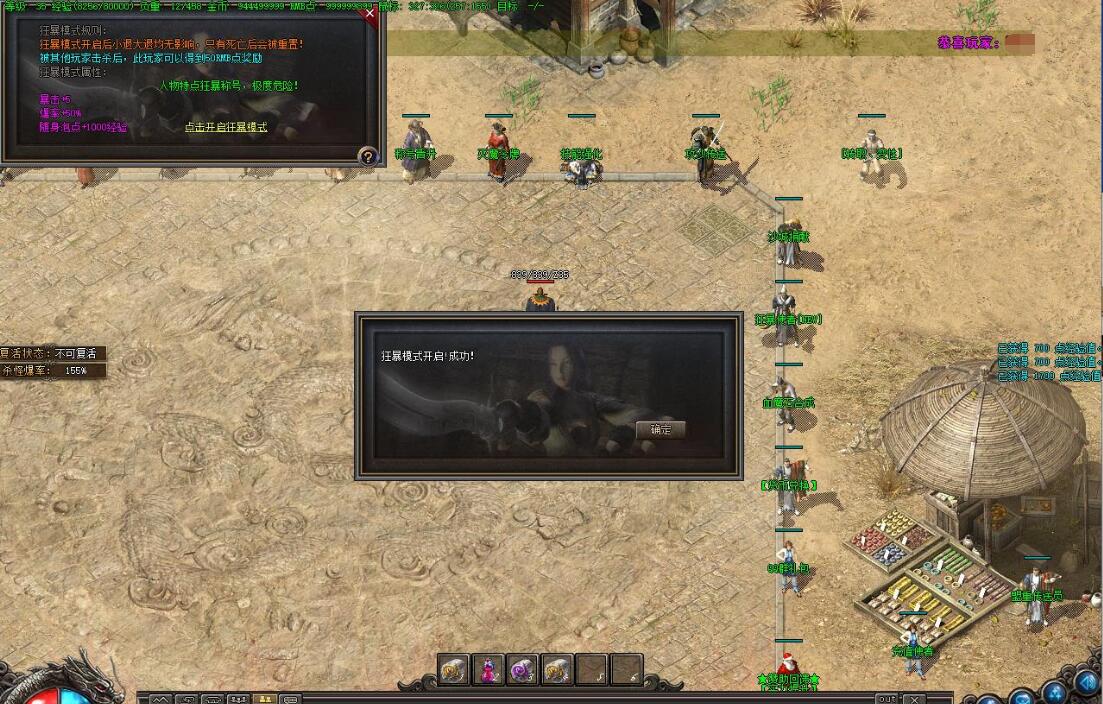Open help via the question mark icon

[368, 156]
